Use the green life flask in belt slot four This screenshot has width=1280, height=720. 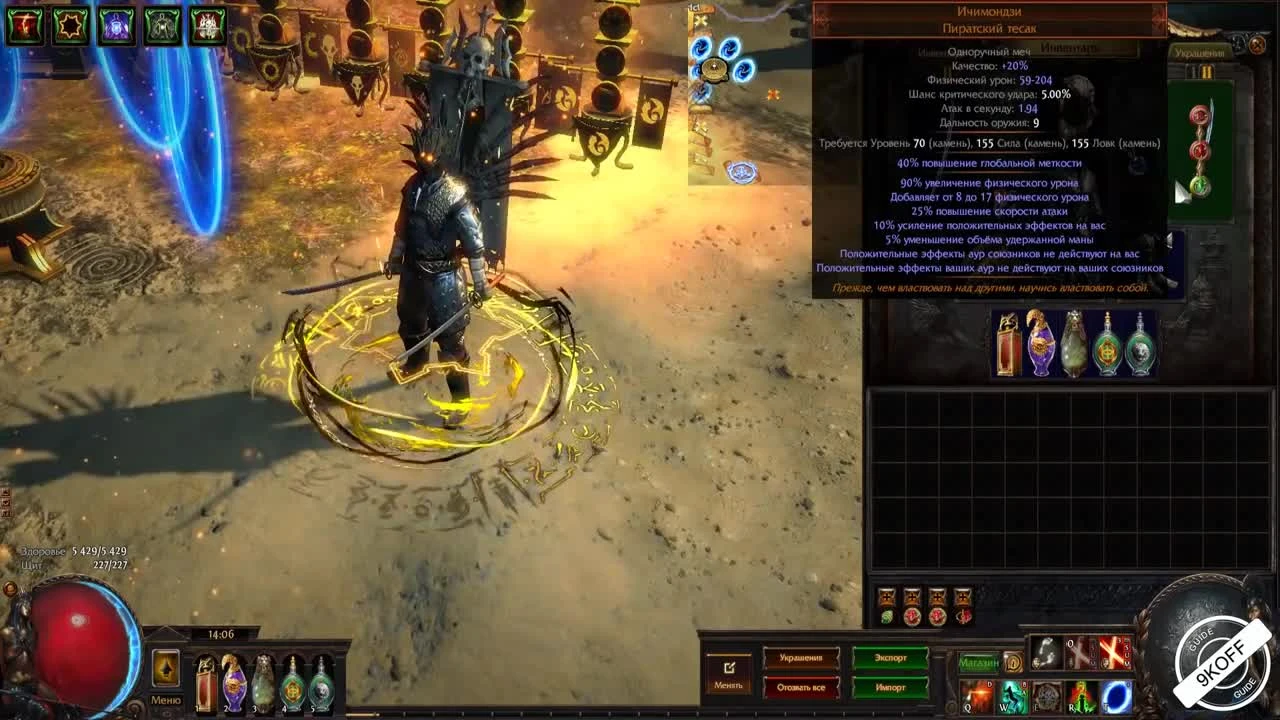[x=293, y=685]
